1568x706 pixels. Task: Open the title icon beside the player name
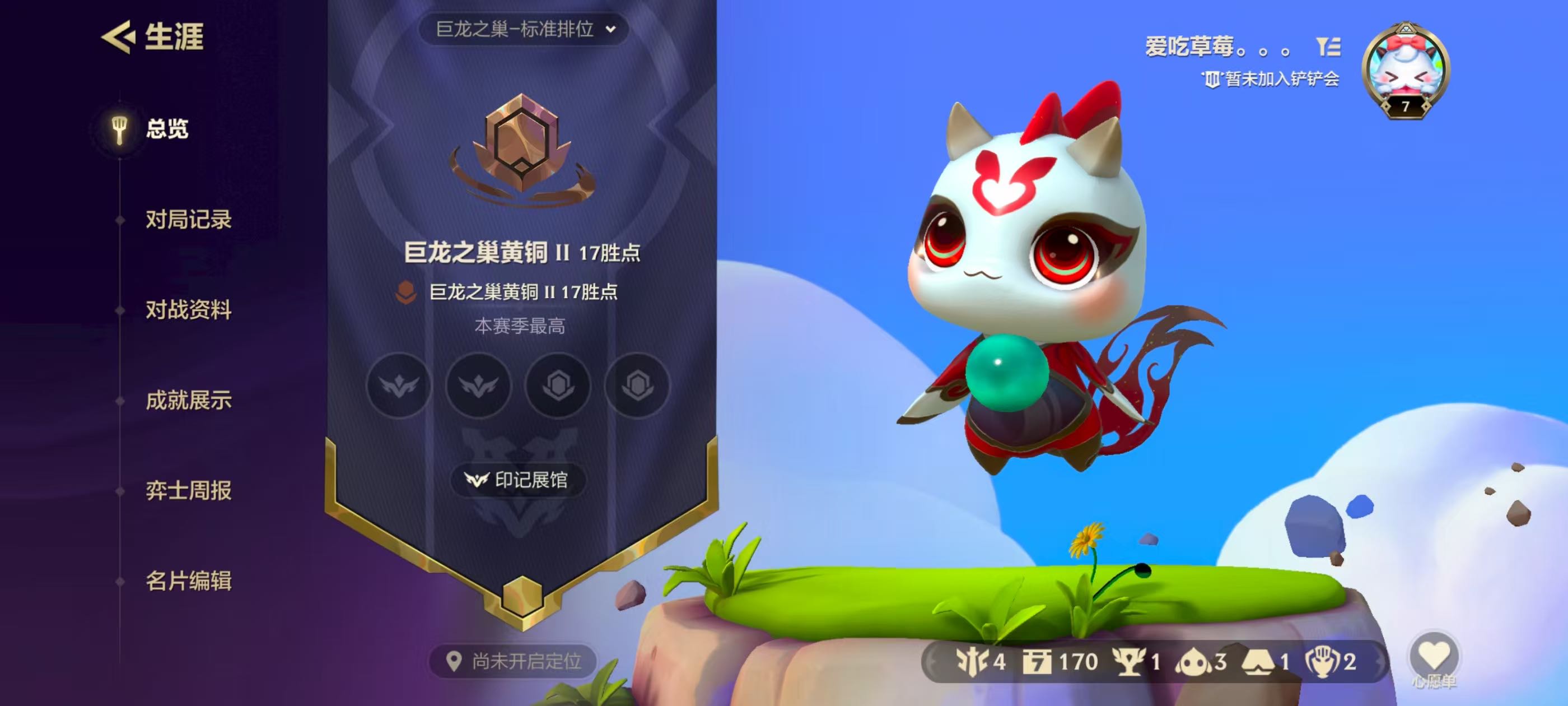click(x=1328, y=47)
